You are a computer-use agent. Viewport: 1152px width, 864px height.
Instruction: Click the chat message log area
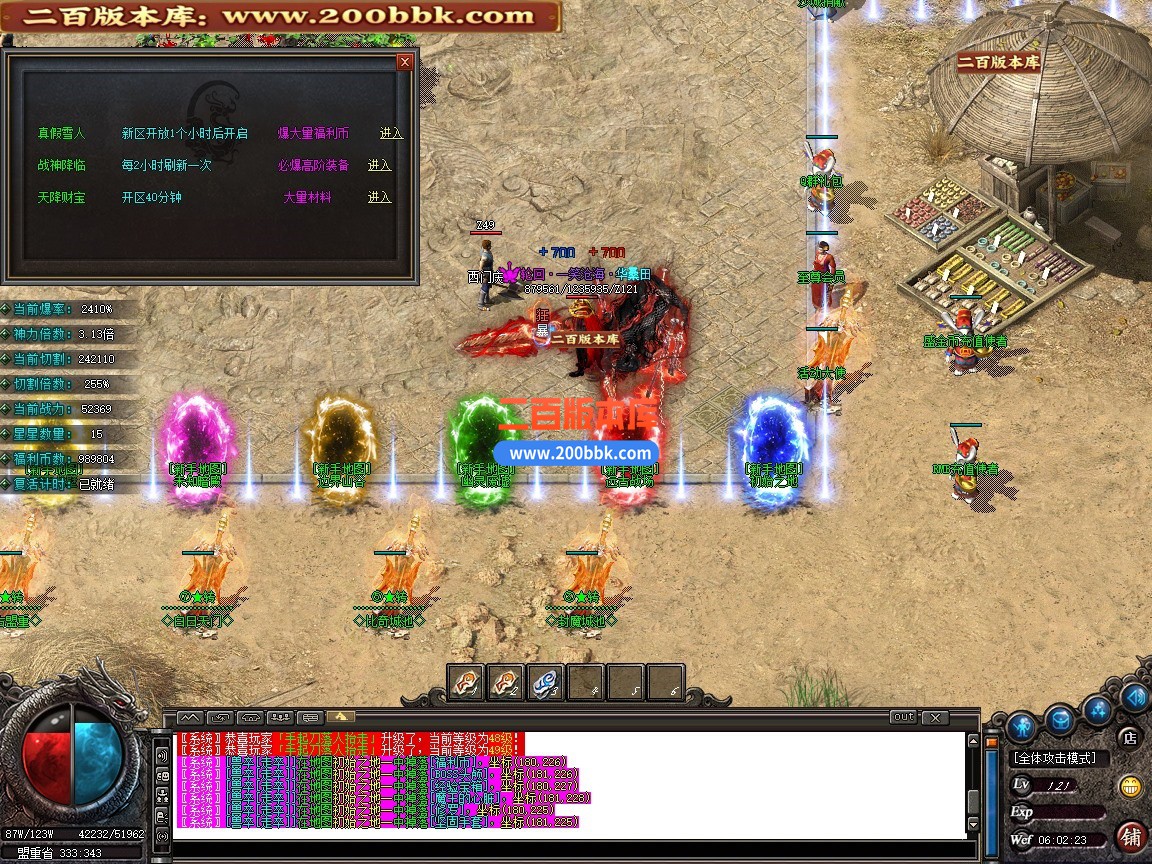point(570,780)
